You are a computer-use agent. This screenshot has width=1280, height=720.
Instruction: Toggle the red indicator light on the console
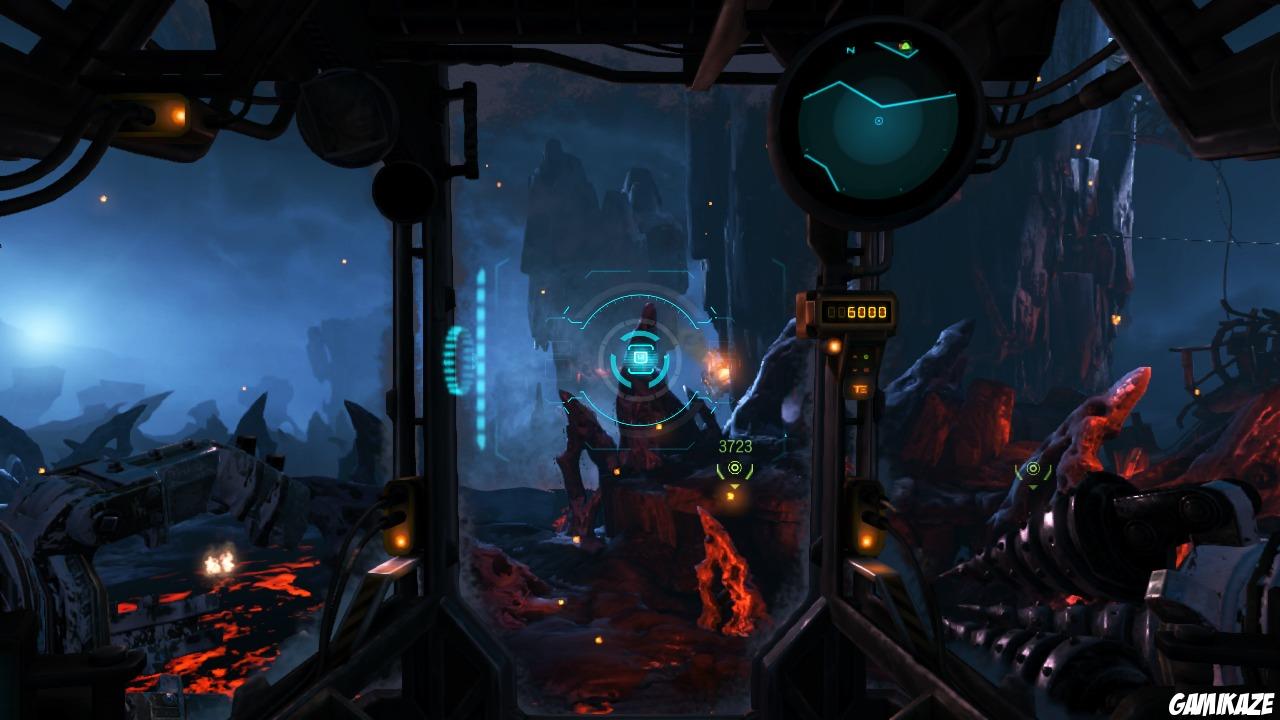point(866,369)
